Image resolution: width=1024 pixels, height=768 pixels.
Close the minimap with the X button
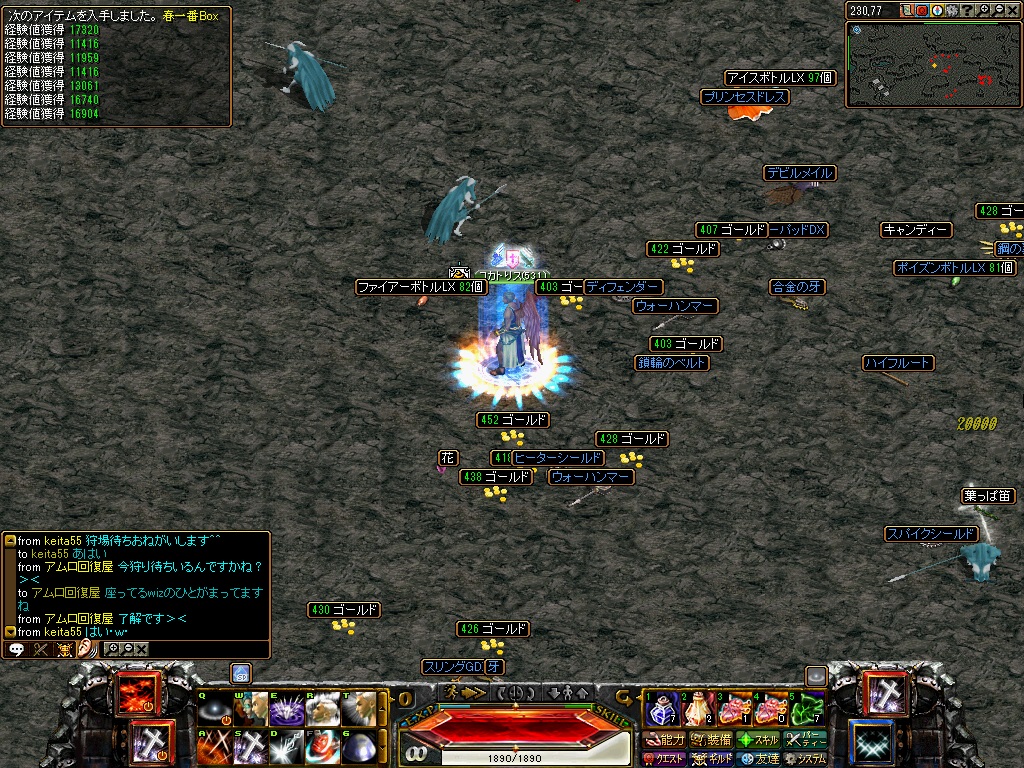1013,10
